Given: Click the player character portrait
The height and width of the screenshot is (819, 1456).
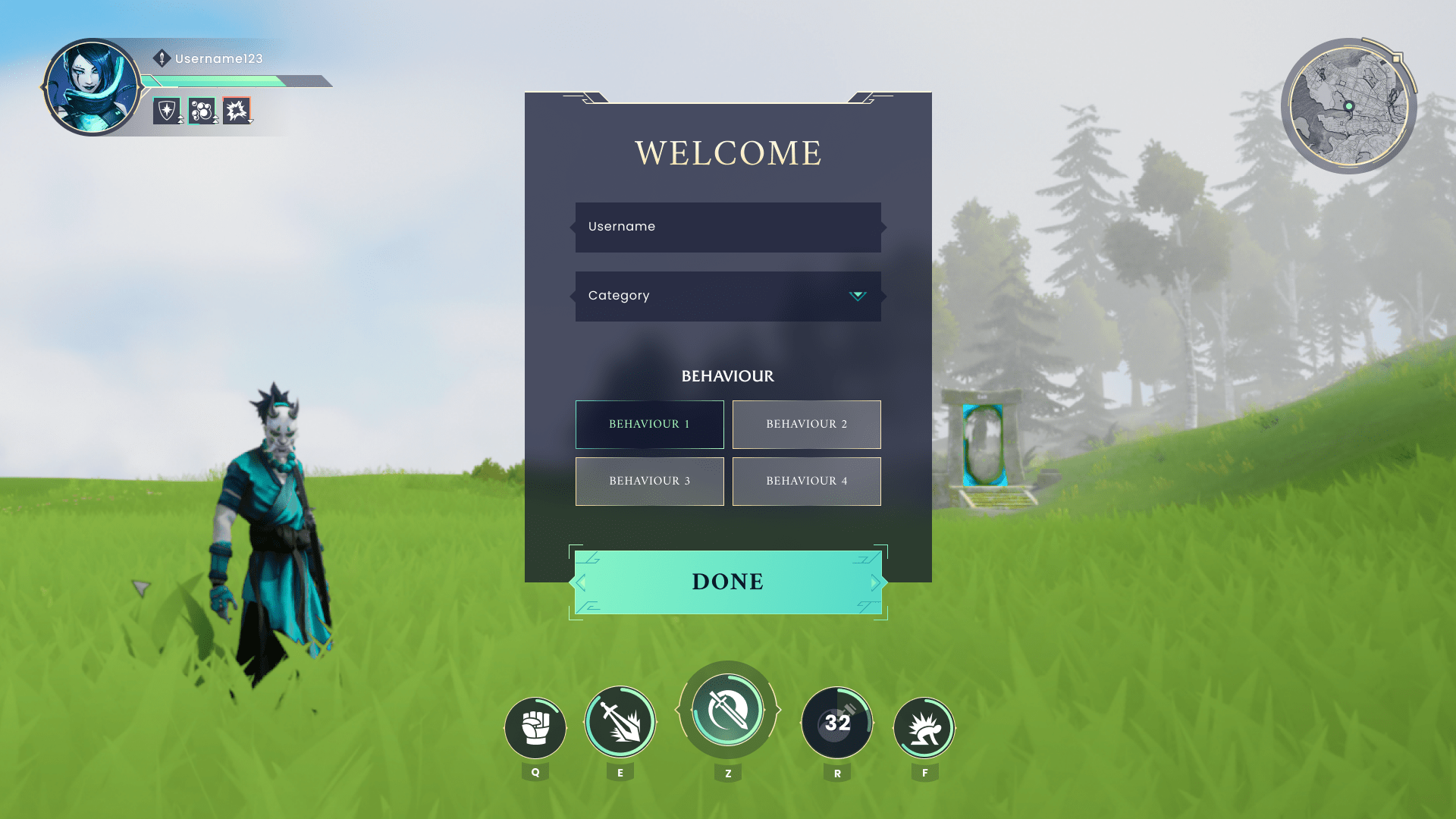Looking at the screenshot, I should click(92, 87).
